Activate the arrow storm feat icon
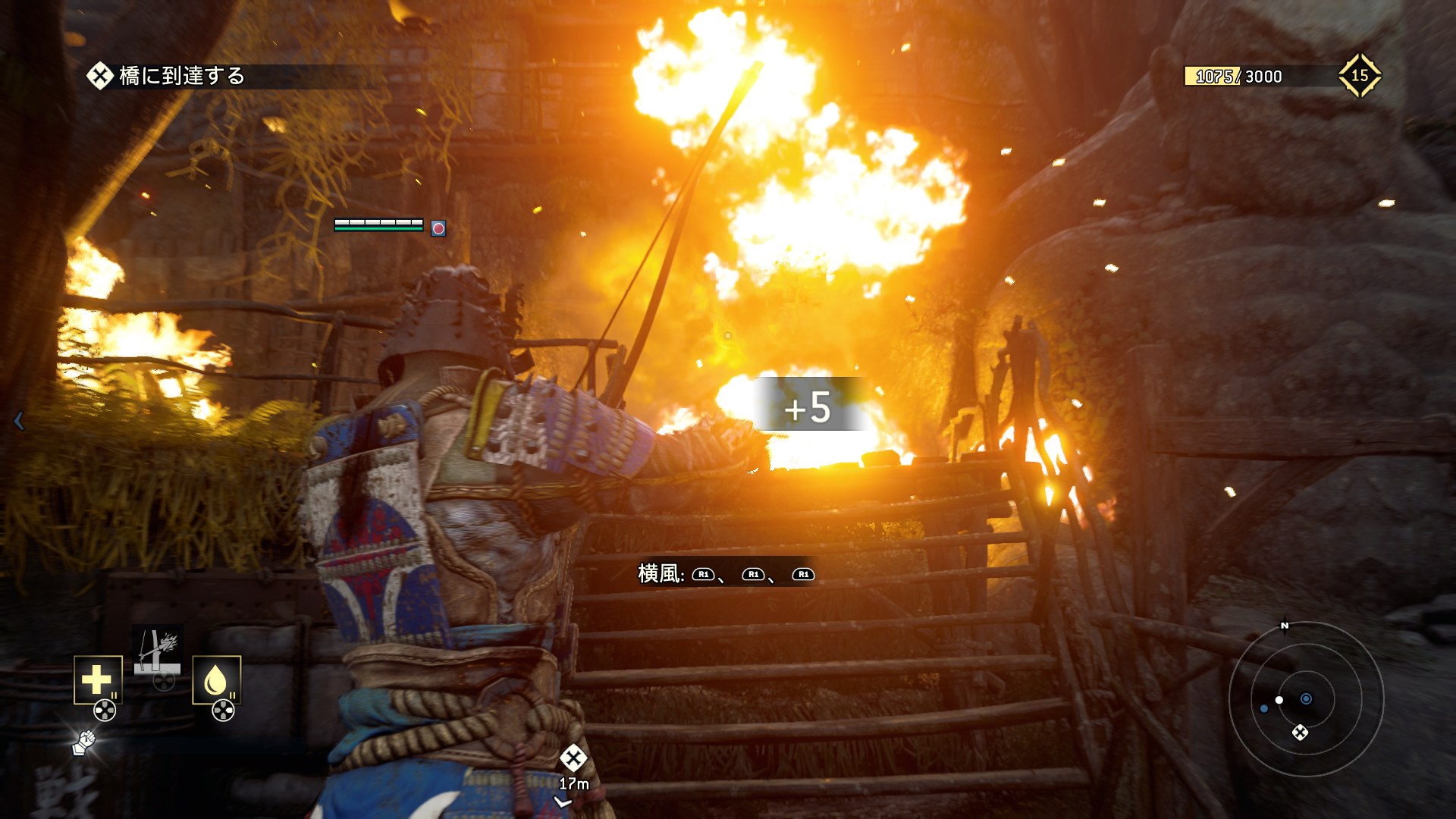 [158, 648]
